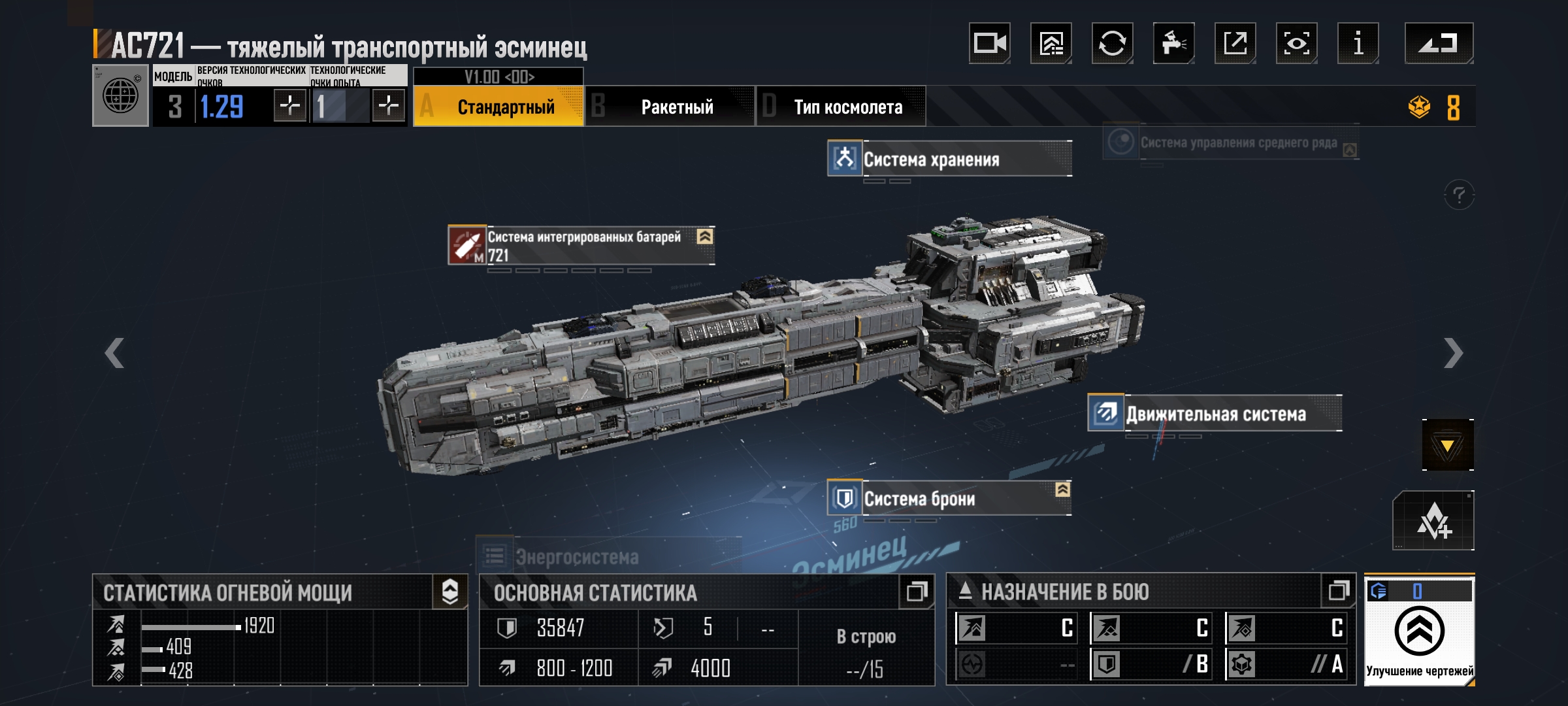Show ship info with the i button
This screenshot has height=706, width=1568.
(1358, 44)
